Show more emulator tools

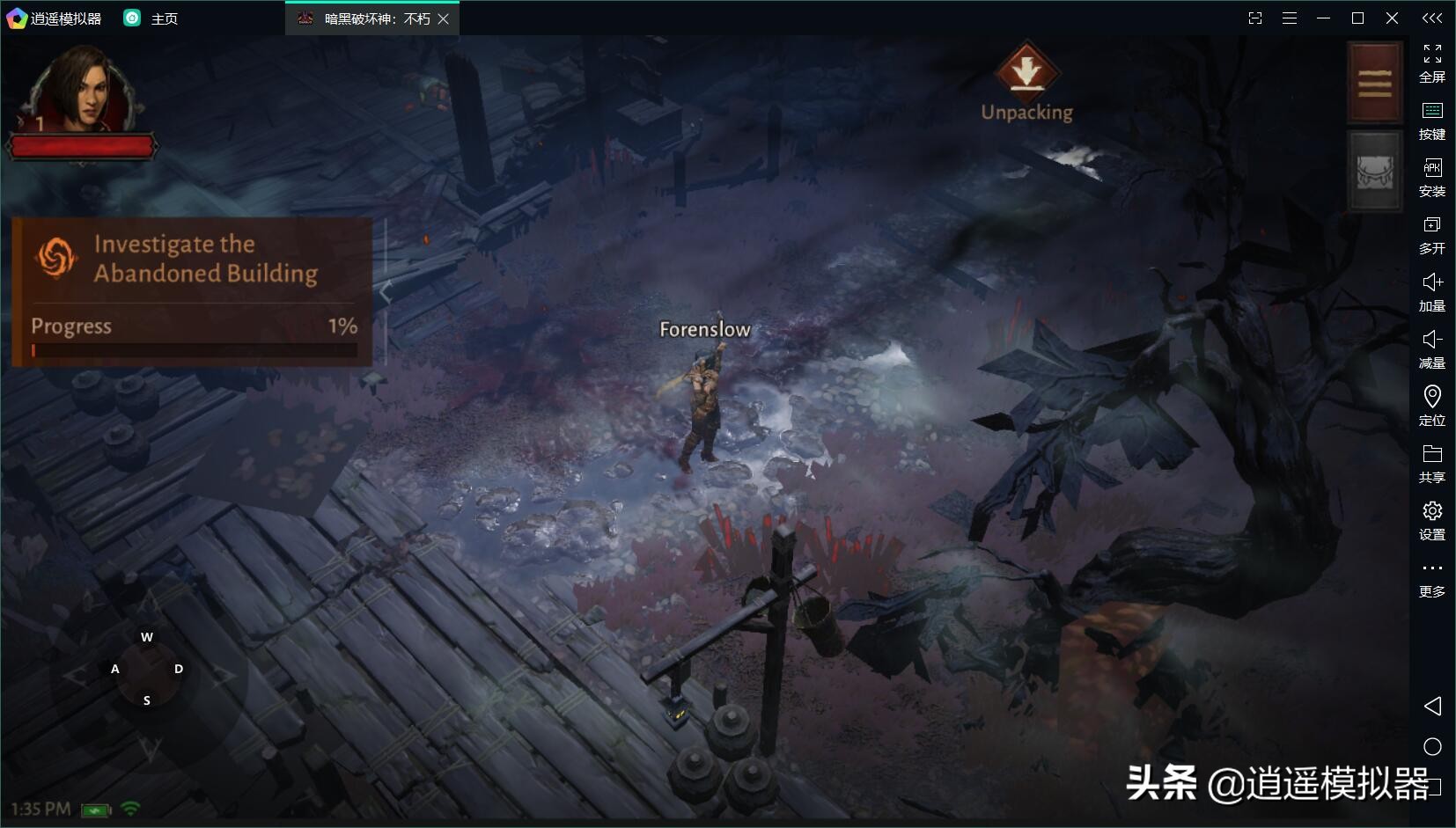coord(1432,578)
